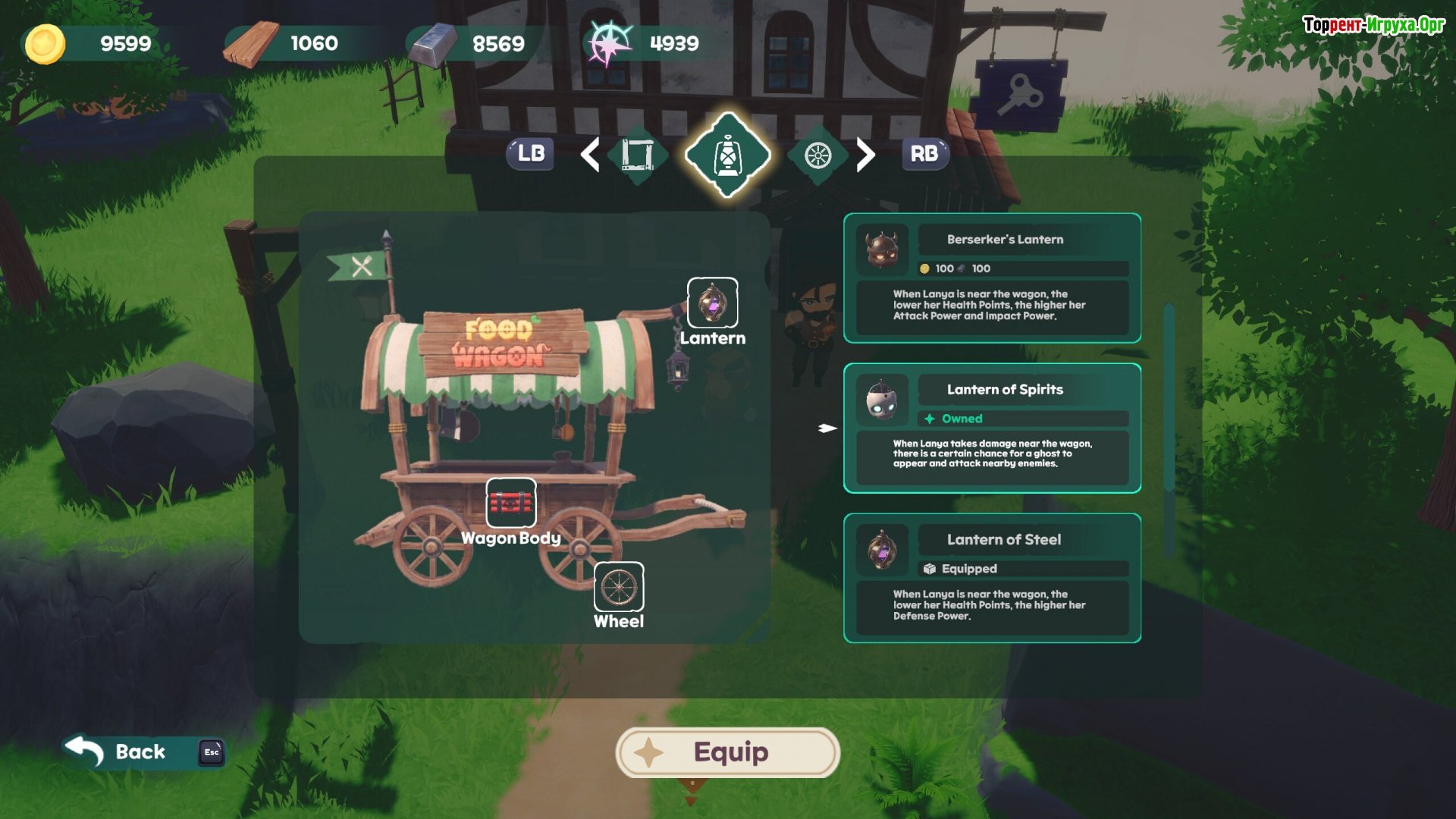Click the left arrow to change category
Viewport: 1456px width, 819px height.
[590, 155]
